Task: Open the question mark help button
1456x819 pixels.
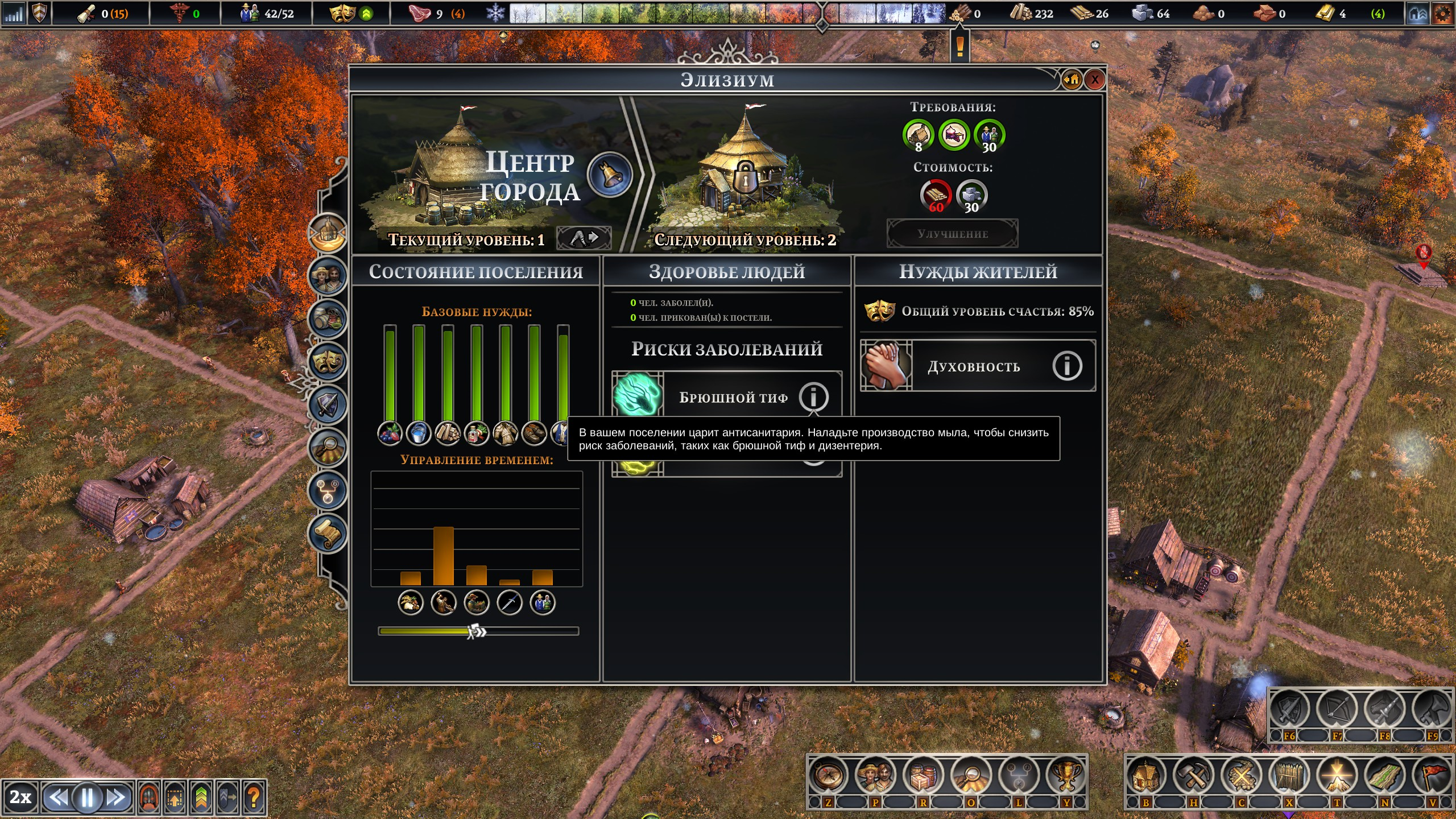Action: pos(254,797)
